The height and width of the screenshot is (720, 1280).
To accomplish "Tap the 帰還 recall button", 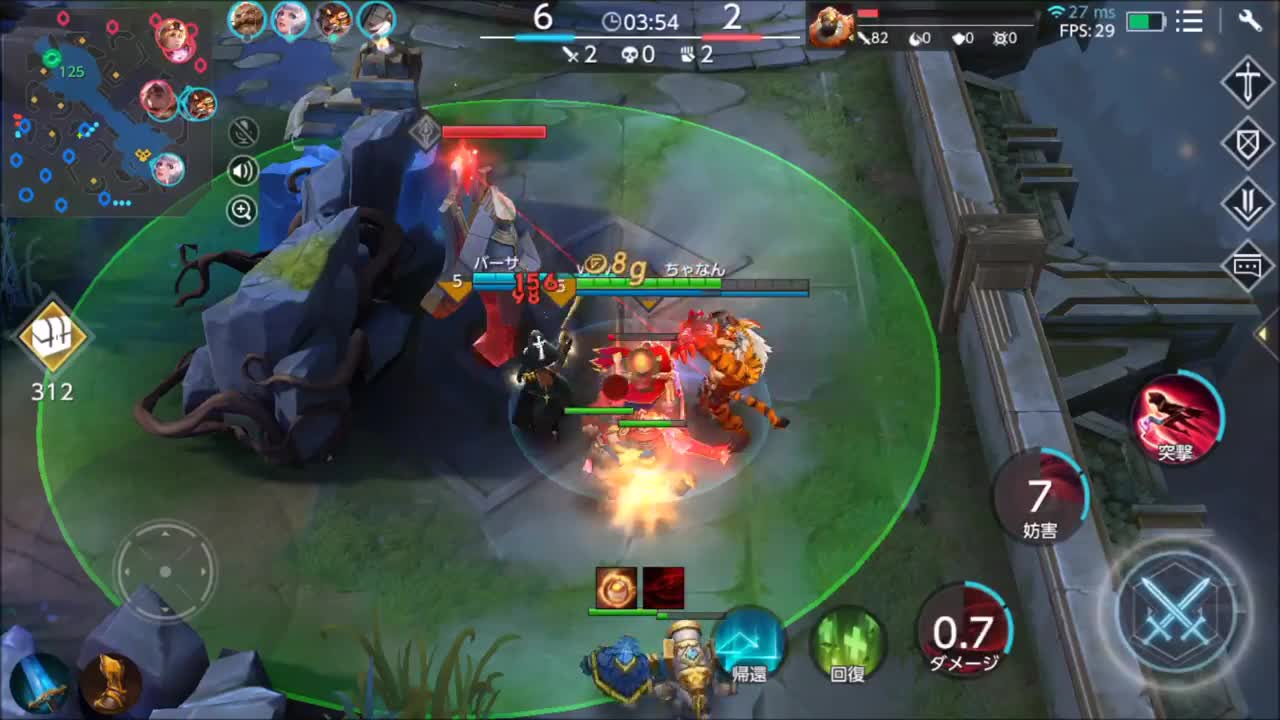I will (749, 645).
